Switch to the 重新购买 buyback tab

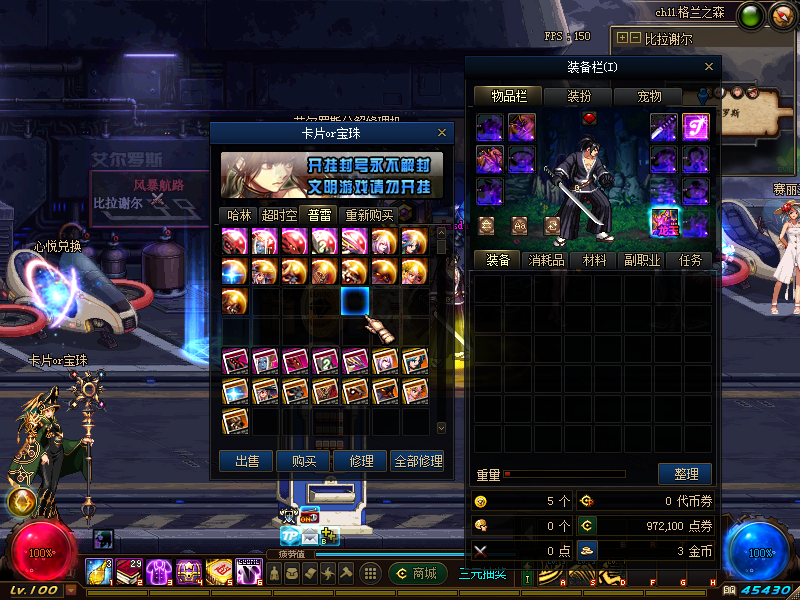(x=369, y=215)
